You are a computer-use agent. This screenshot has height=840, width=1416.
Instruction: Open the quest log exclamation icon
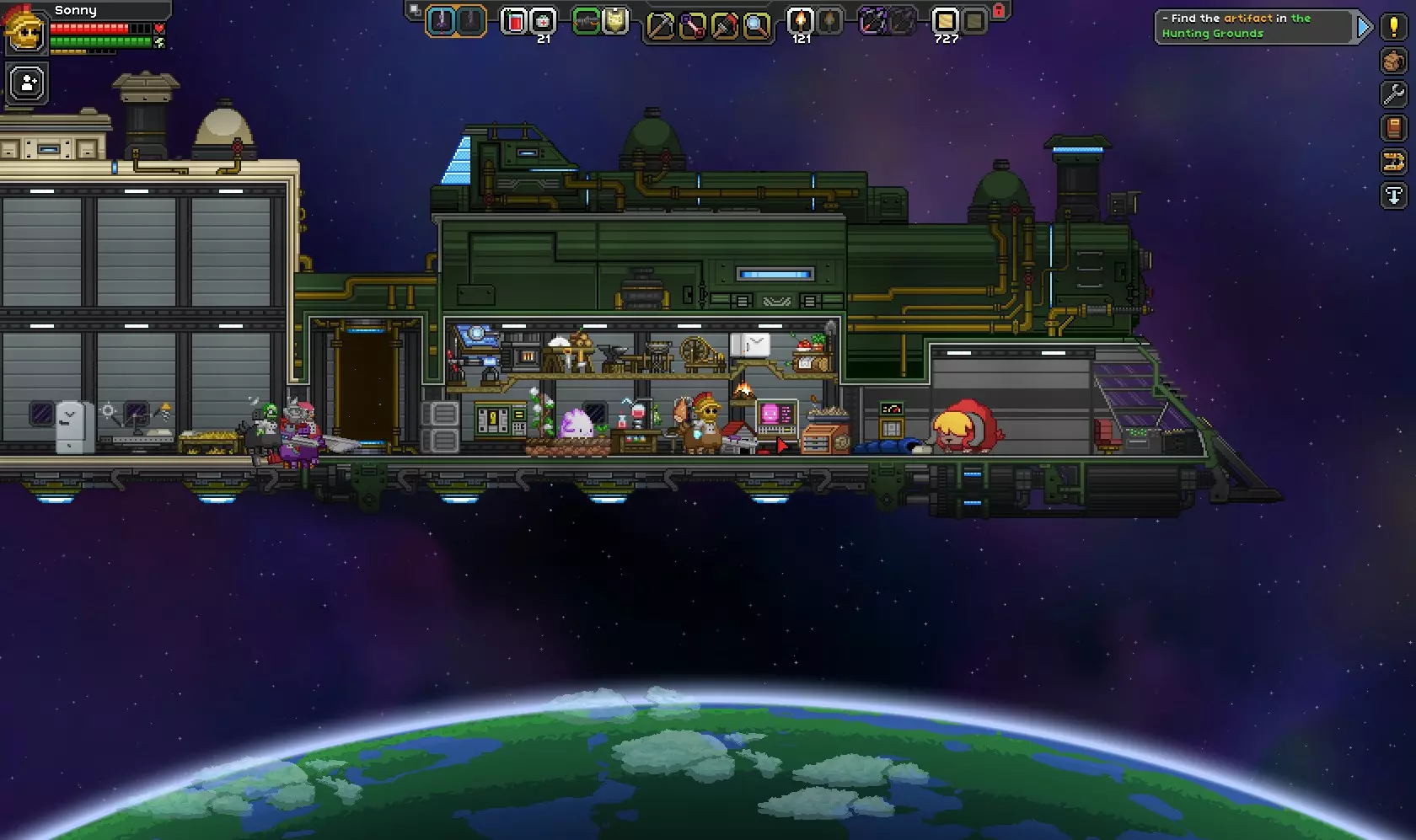[1393, 27]
